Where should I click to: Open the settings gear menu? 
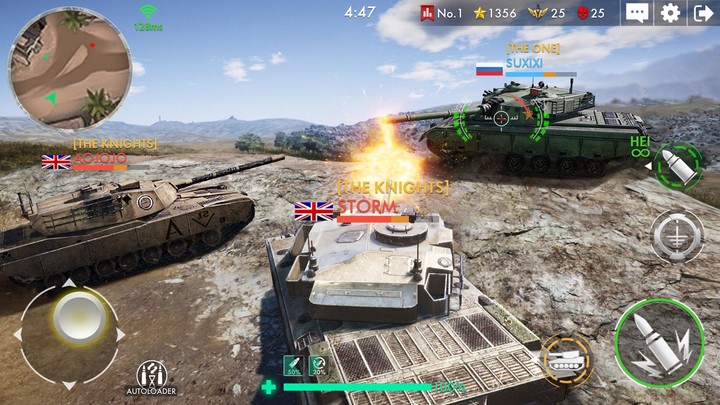(670, 13)
